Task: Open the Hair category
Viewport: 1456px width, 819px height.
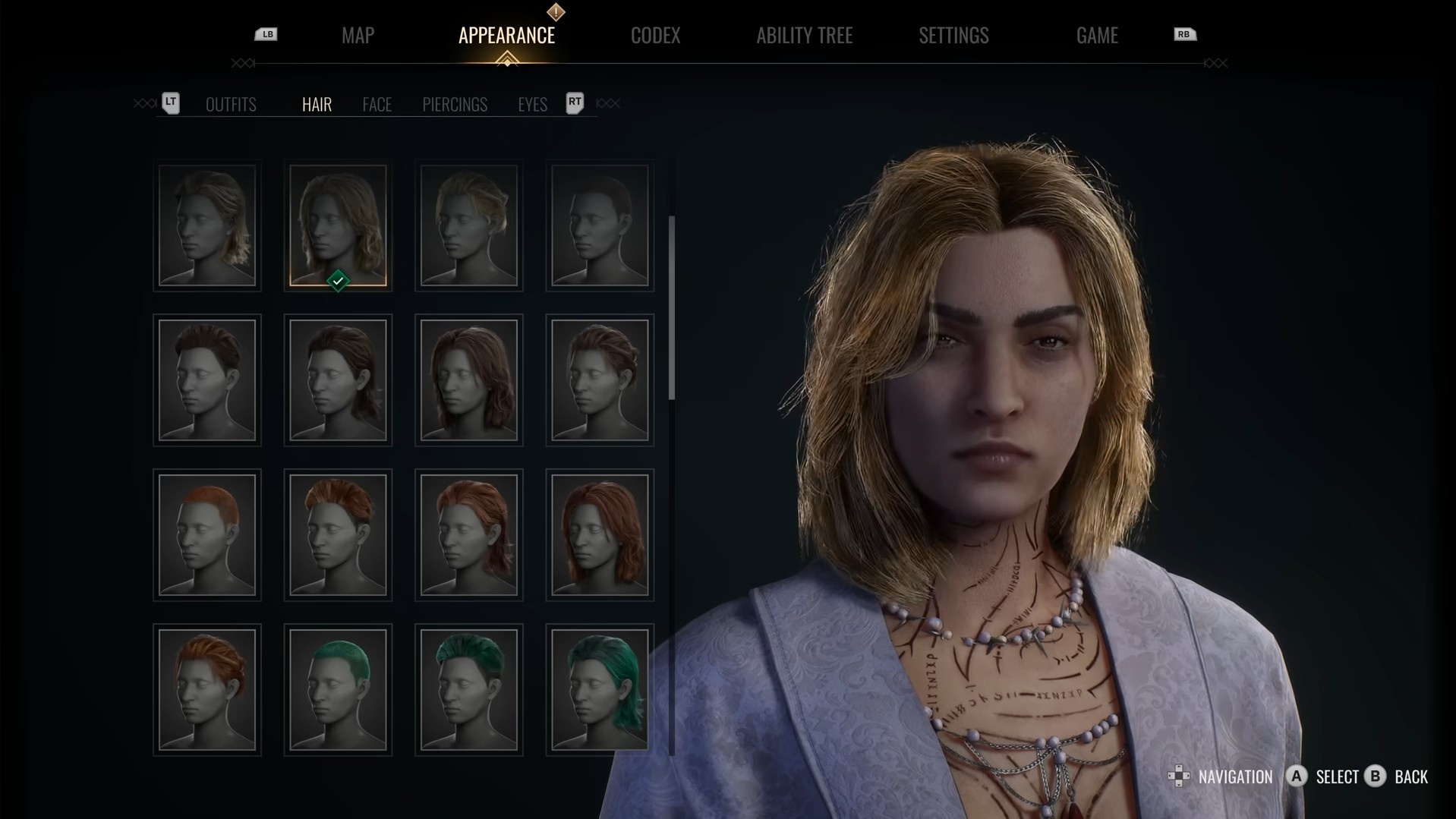Action: pos(317,105)
